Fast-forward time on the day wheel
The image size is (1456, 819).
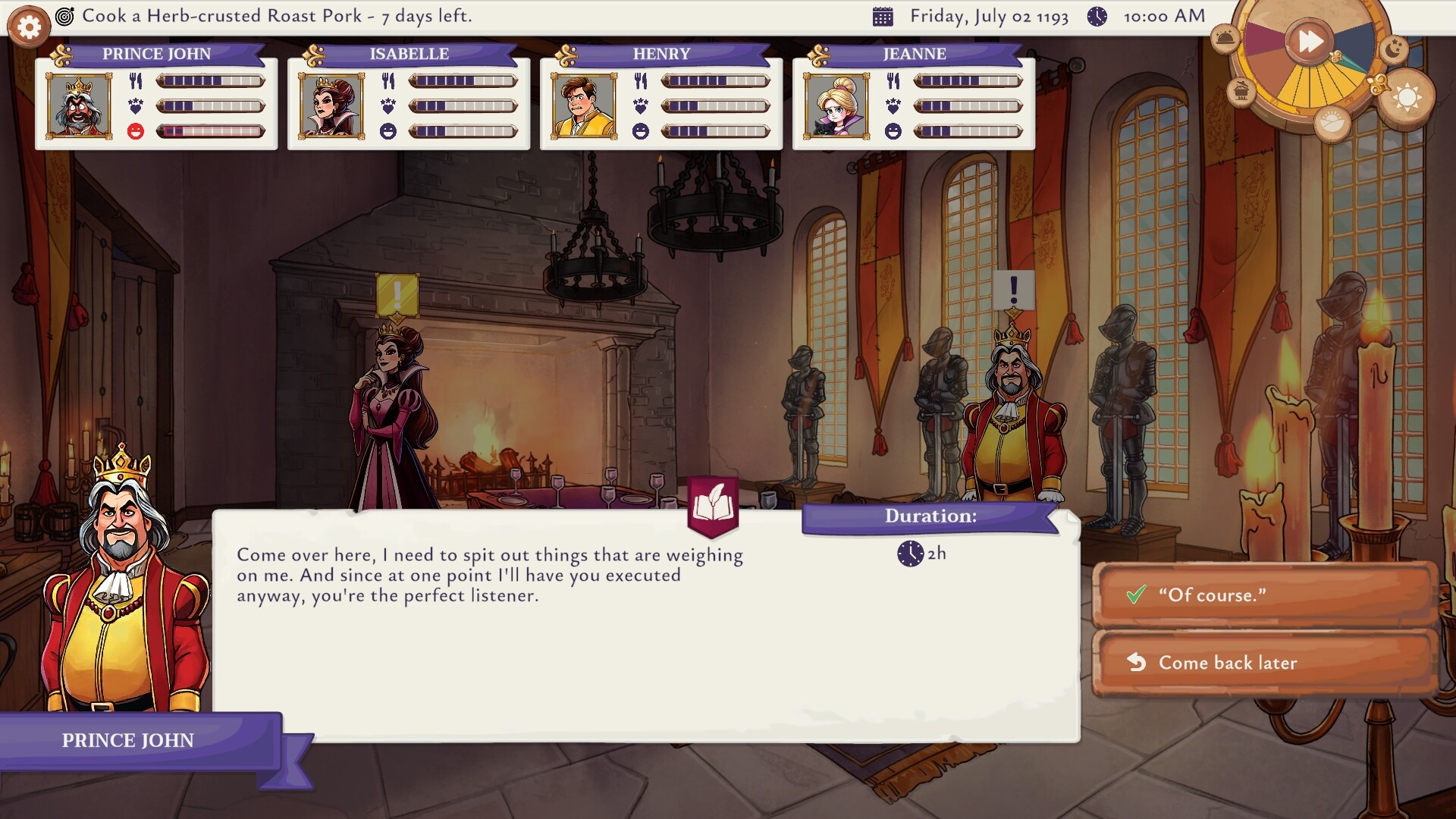pos(1310,41)
